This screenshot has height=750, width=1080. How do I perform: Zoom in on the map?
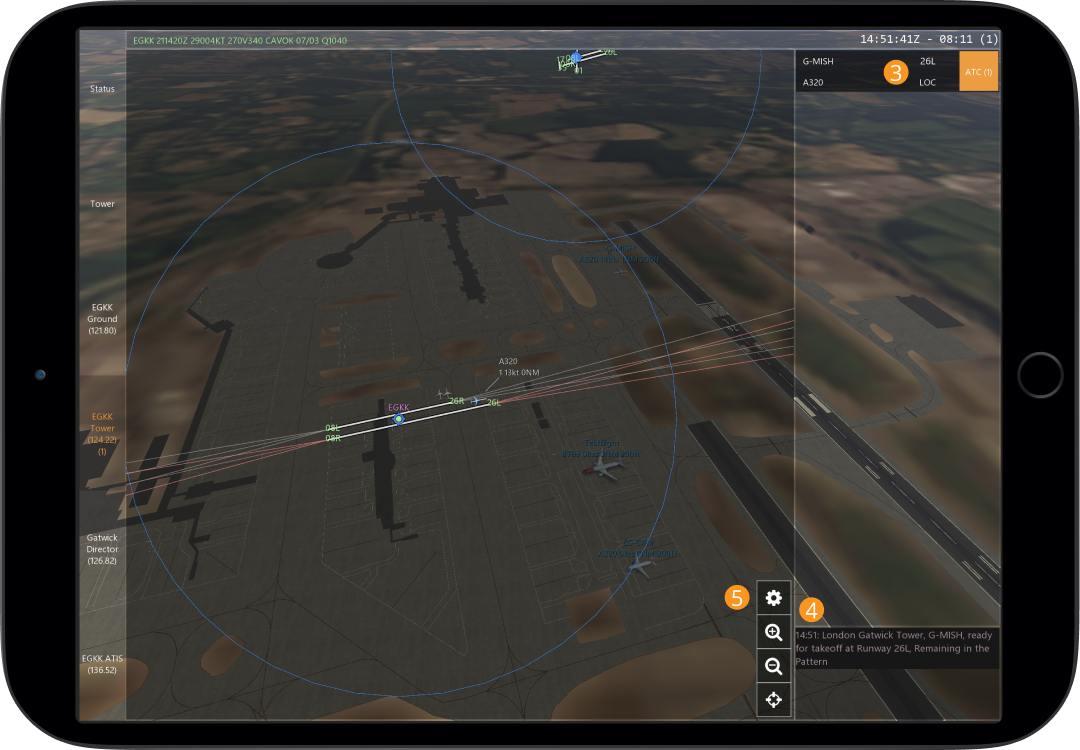pos(773,632)
